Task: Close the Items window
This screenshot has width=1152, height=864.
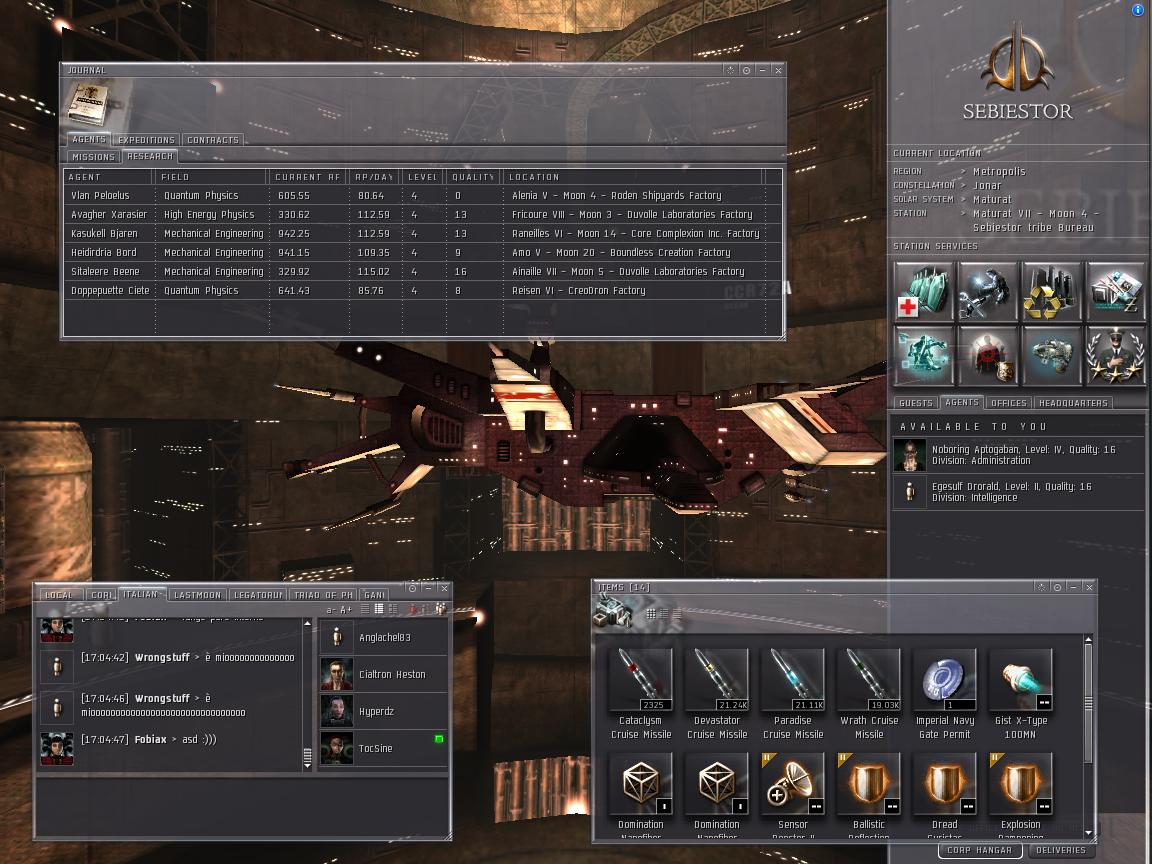Action: pos(1089,587)
